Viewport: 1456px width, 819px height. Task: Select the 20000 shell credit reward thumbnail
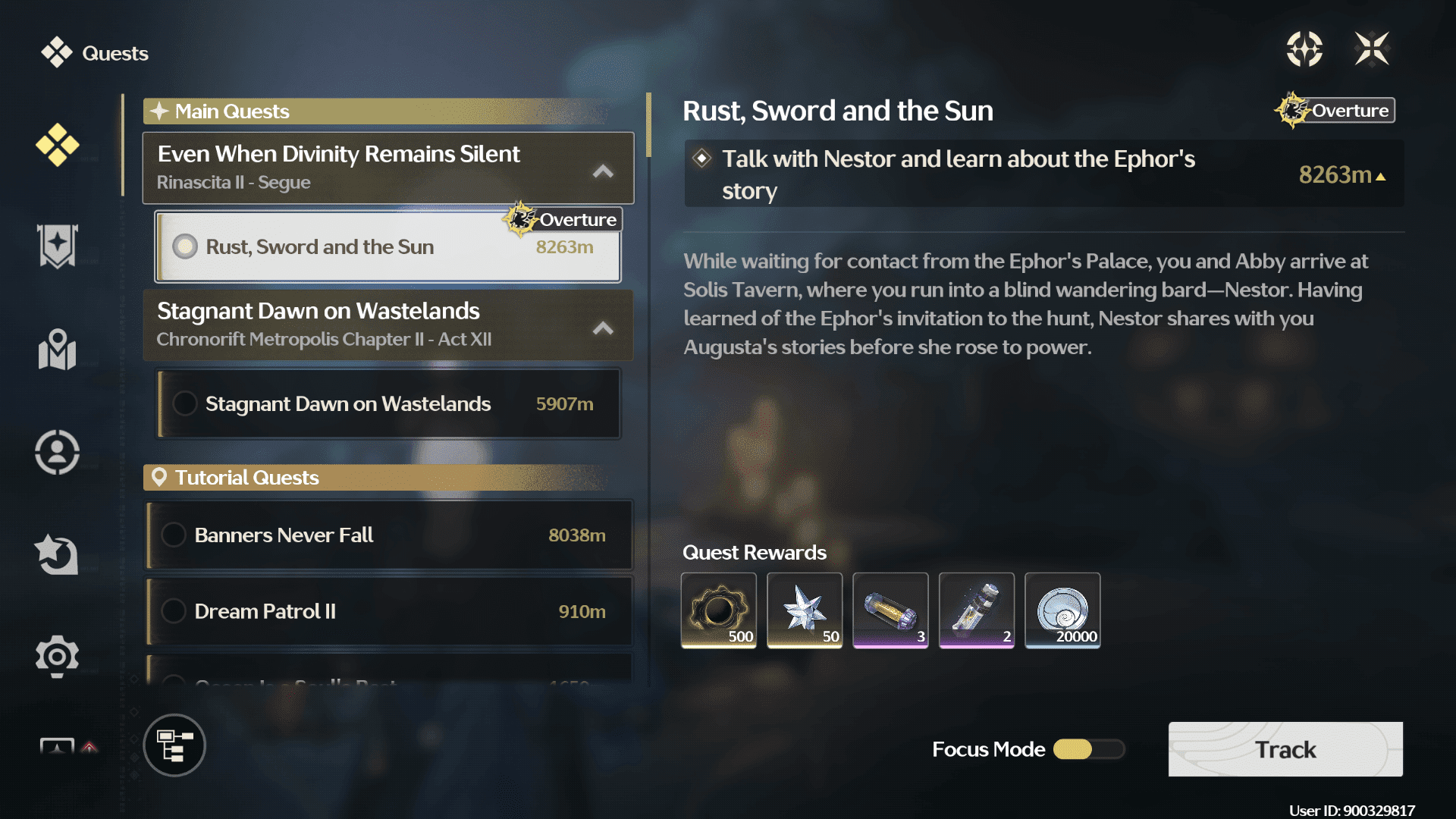pos(1062,610)
